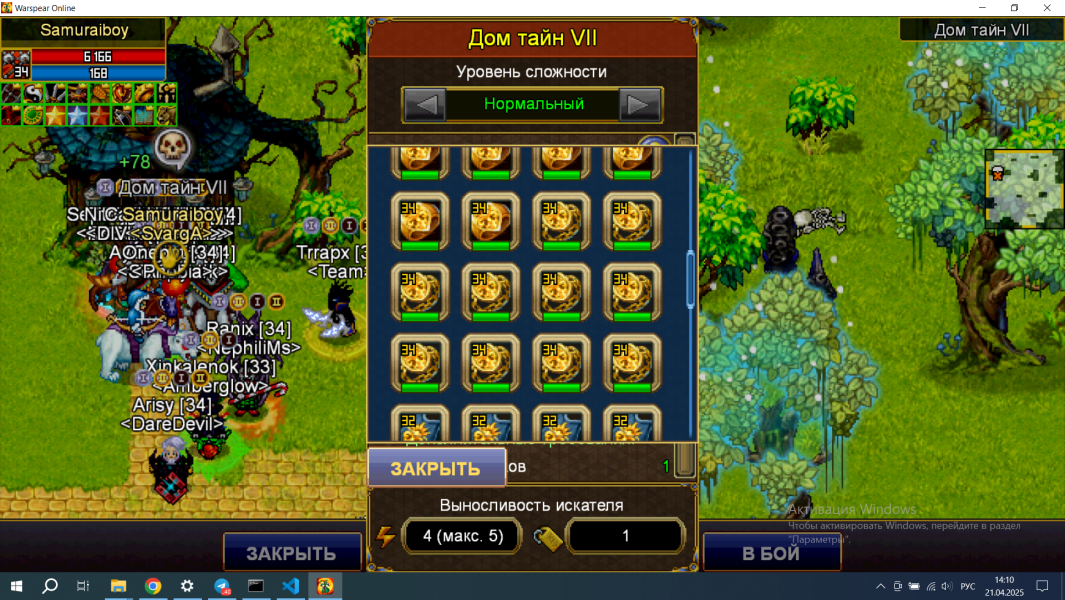Click the reward list scrollbar
Image resolution: width=1065 pixels, height=600 pixels.
(690, 281)
